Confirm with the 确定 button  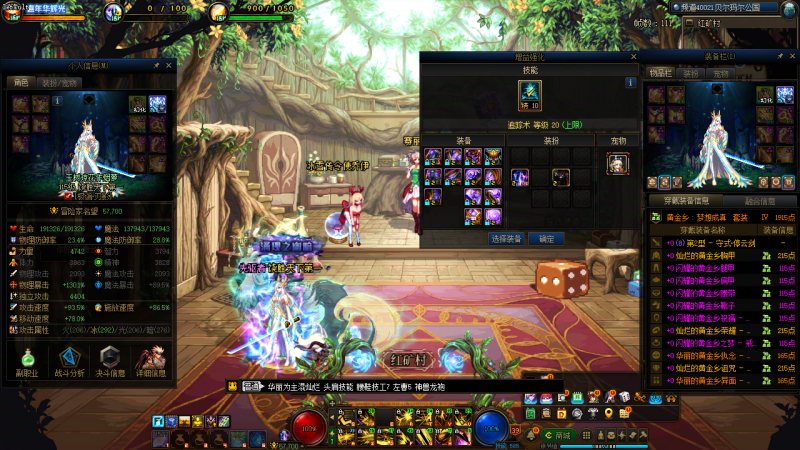click(546, 239)
